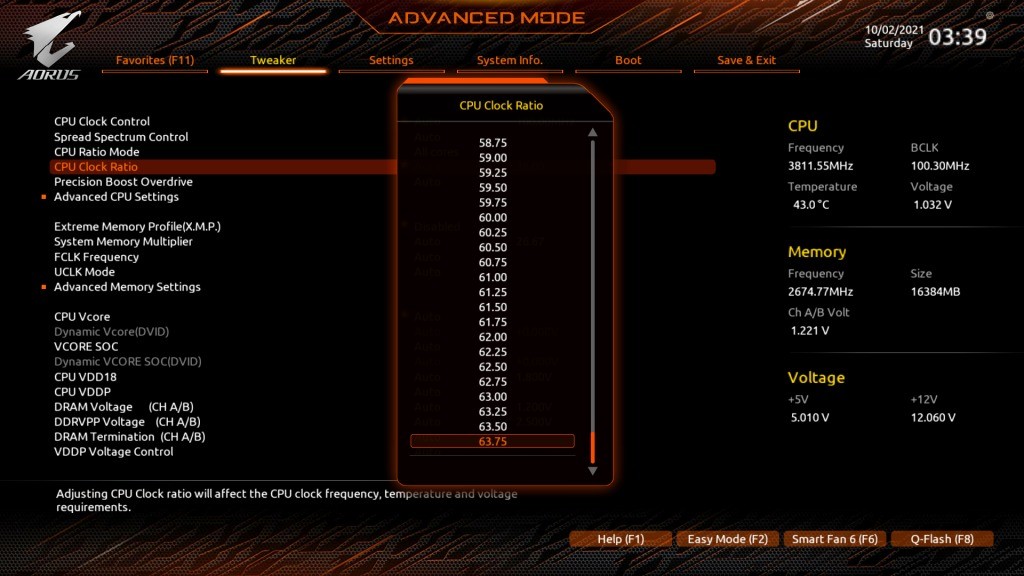
Task: Open Advanced Memory Settings submenu
Action: click(127, 287)
